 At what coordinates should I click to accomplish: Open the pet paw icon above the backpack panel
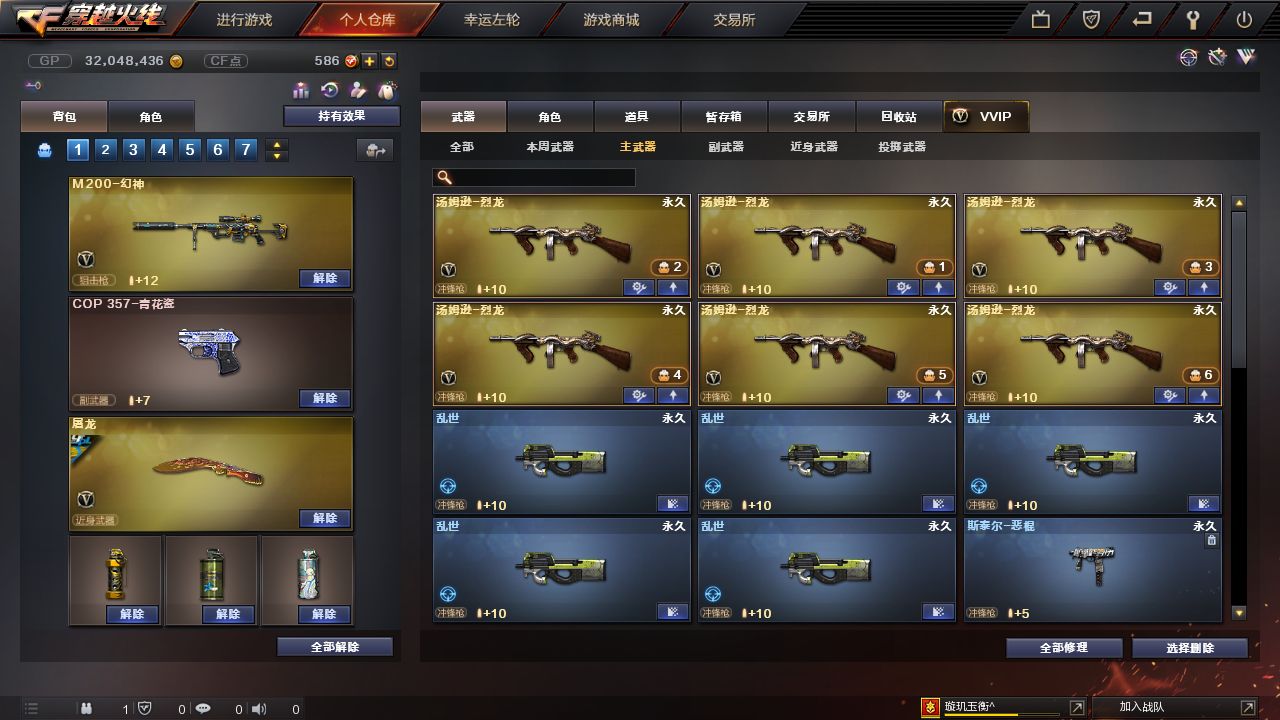coord(385,89)
